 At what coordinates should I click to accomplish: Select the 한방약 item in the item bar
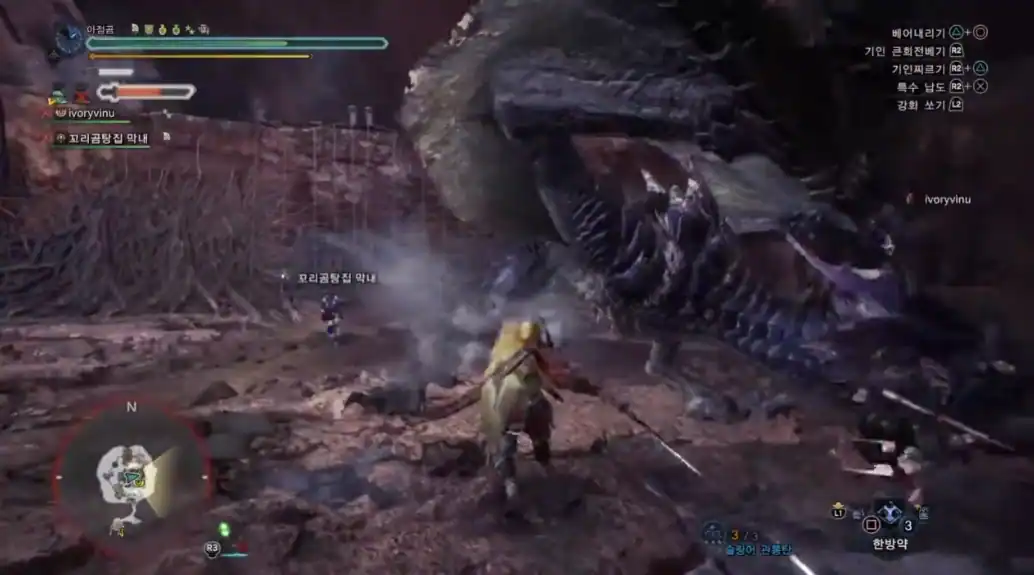pos(887,520)
